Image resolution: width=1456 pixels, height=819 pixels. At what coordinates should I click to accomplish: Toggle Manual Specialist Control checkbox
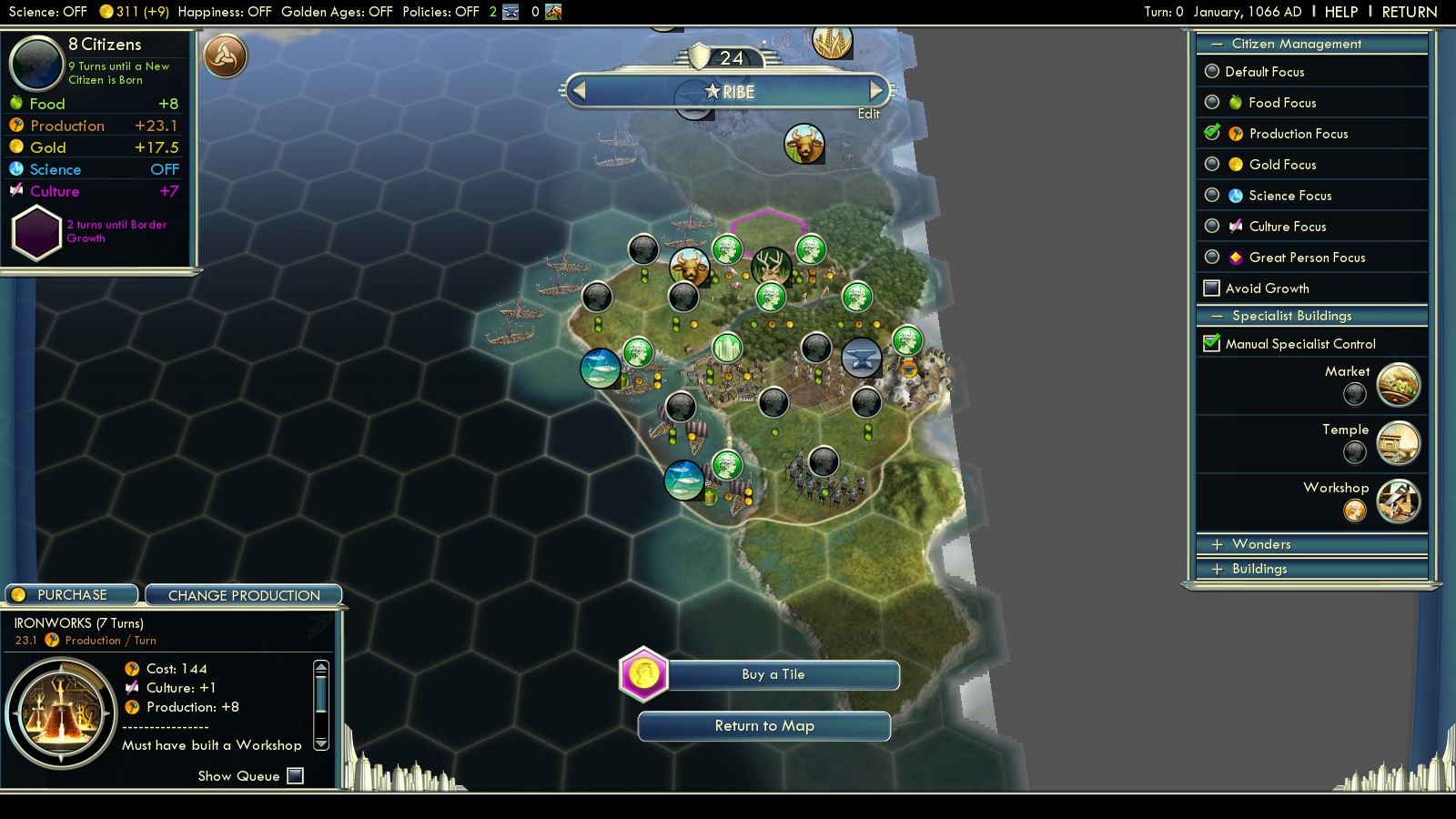coord(1212,344)
